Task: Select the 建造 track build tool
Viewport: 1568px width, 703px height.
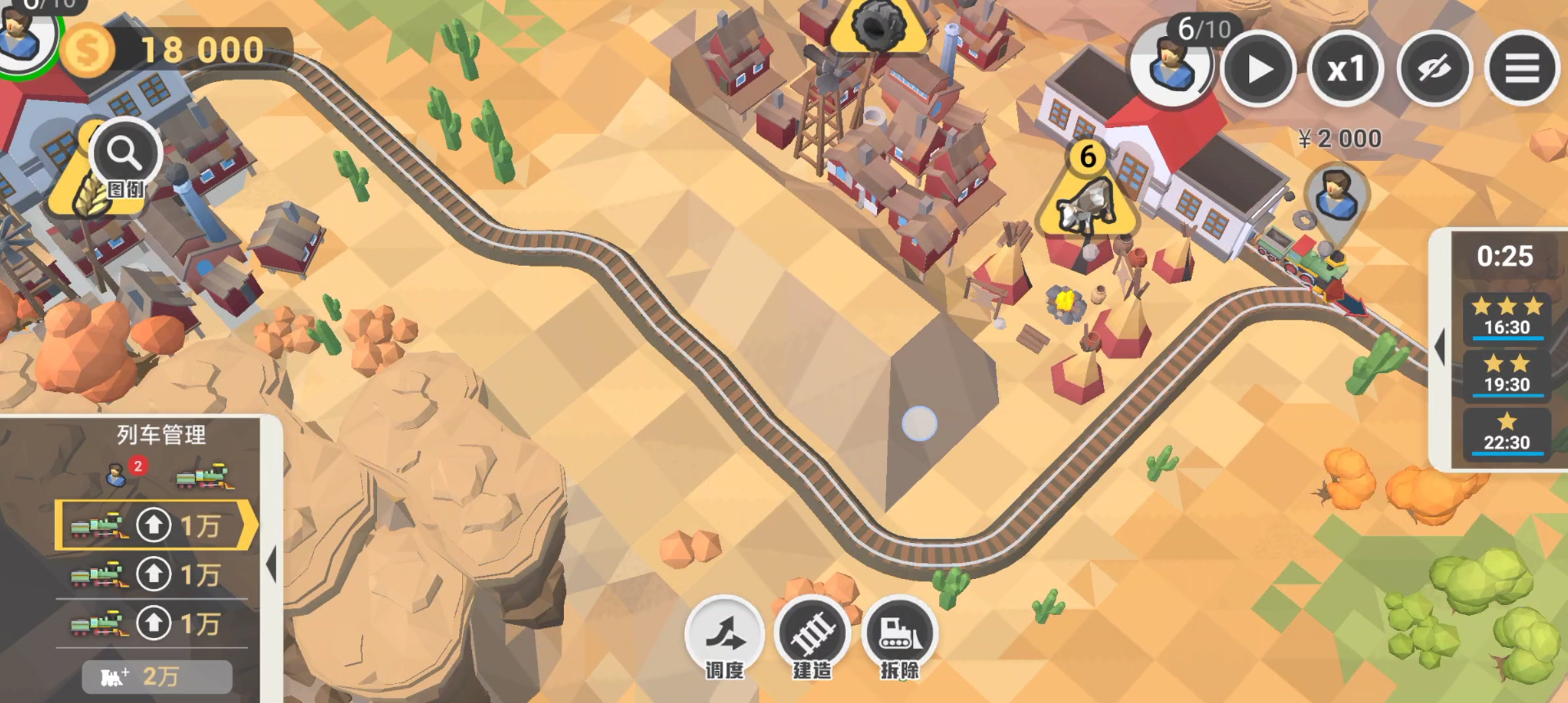Action: (813, 638)
